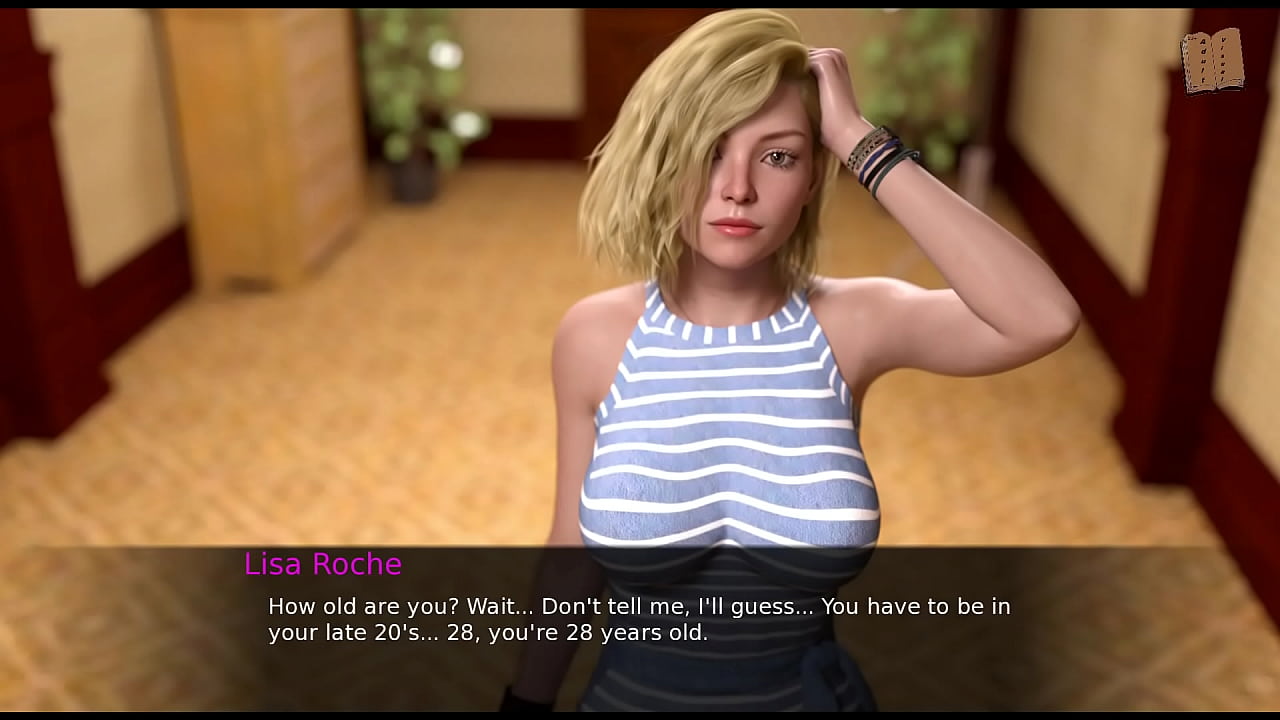Open the journal book icon
Viewport: 1280px width, 720px height.
coord(1211,62)
